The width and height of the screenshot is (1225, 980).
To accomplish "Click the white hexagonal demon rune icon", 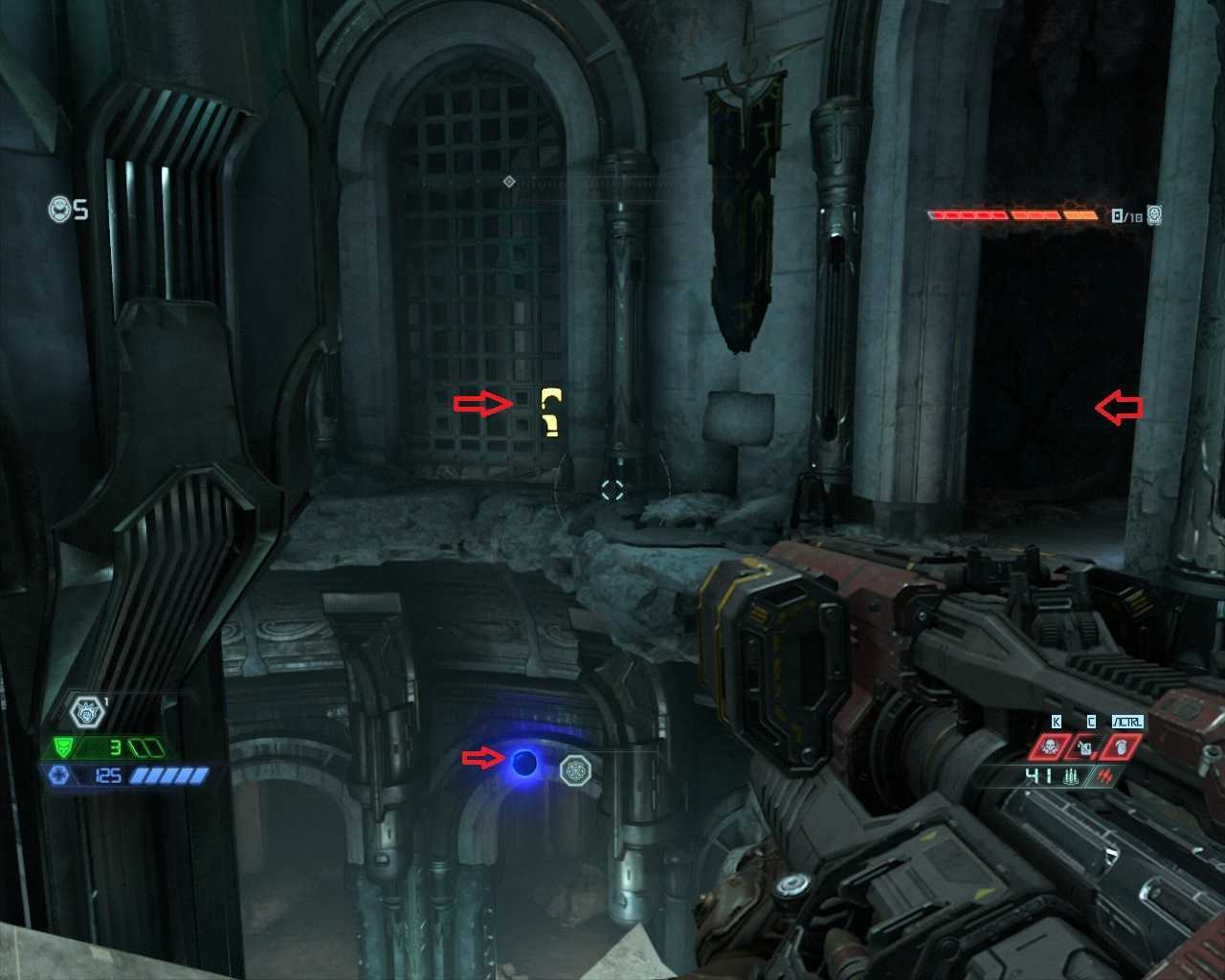I will [x=86, y=711].
